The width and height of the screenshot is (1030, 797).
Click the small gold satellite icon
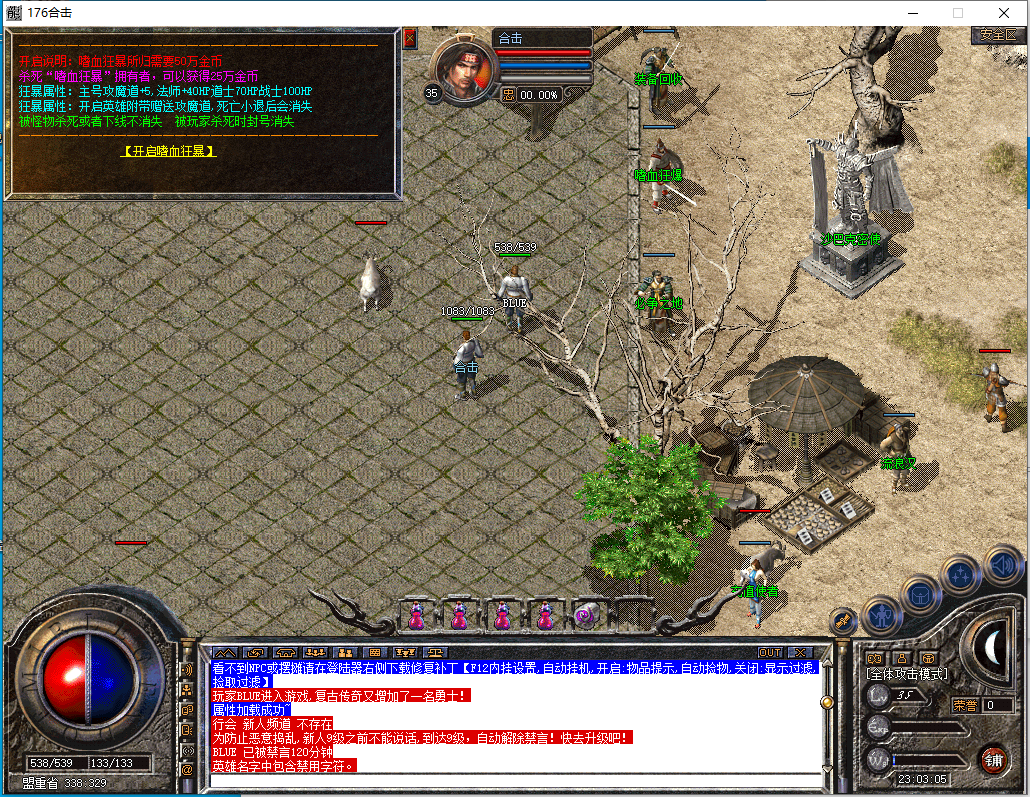tap(842, 622)
